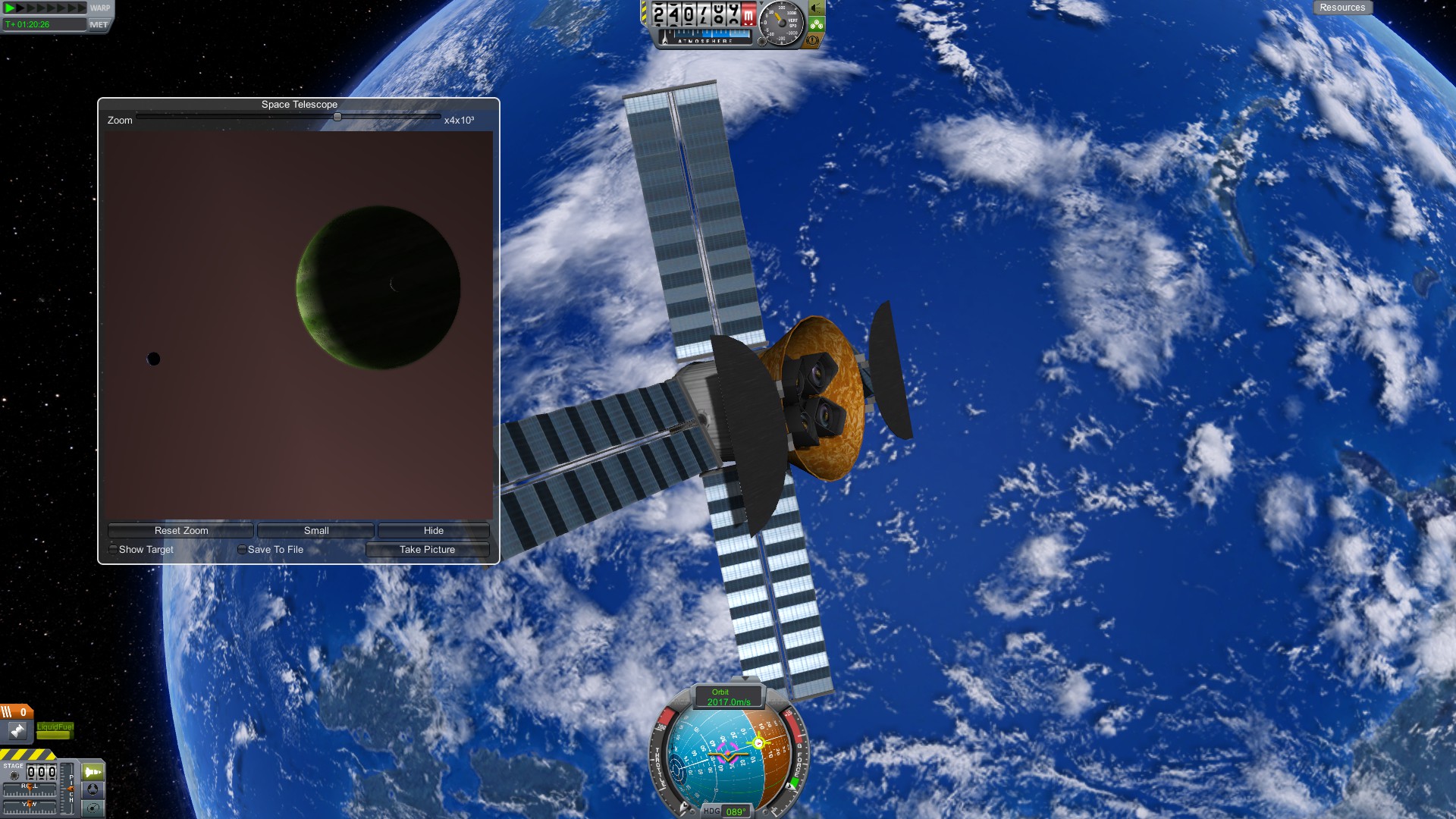
Task: Adjust the telescope Zoom slider handle
Action: click(x=337, y=116)
